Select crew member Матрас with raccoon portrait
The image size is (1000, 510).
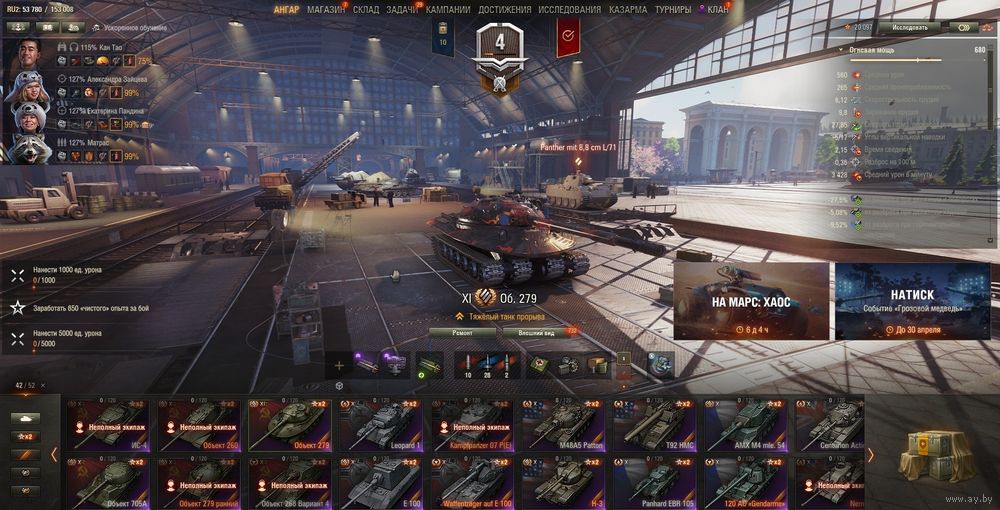tap(28, 150)
